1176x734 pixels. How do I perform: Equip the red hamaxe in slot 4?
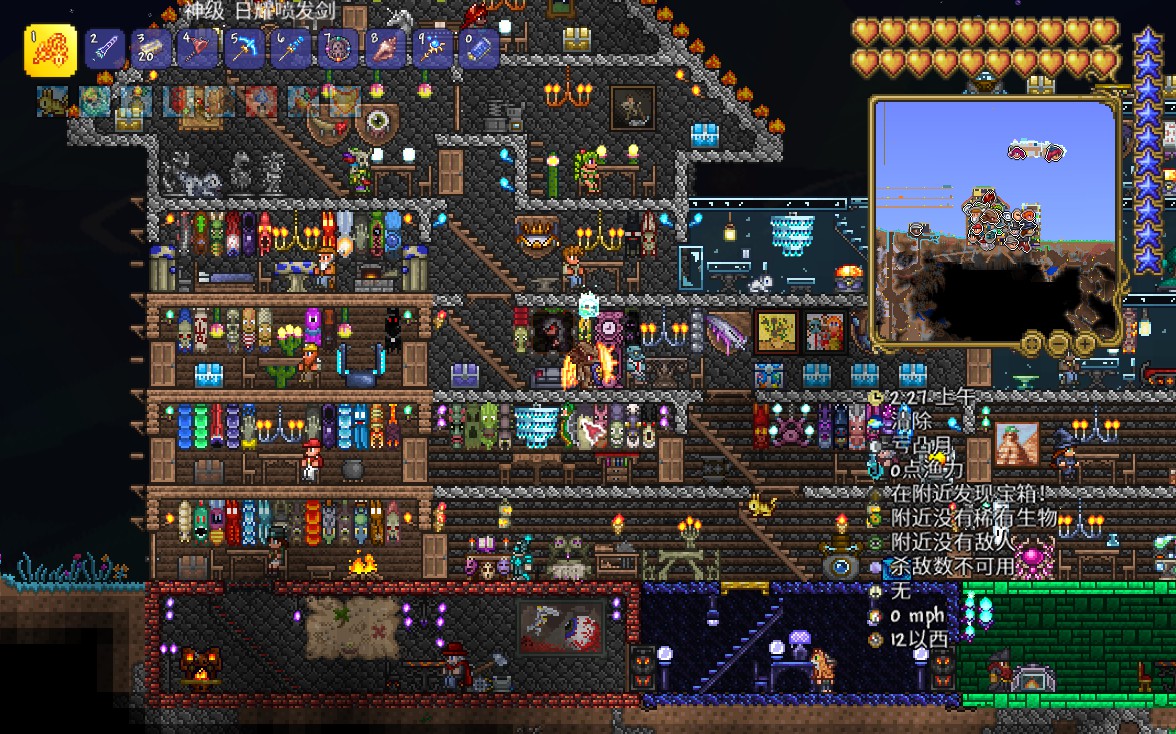[x=198, y=48]
